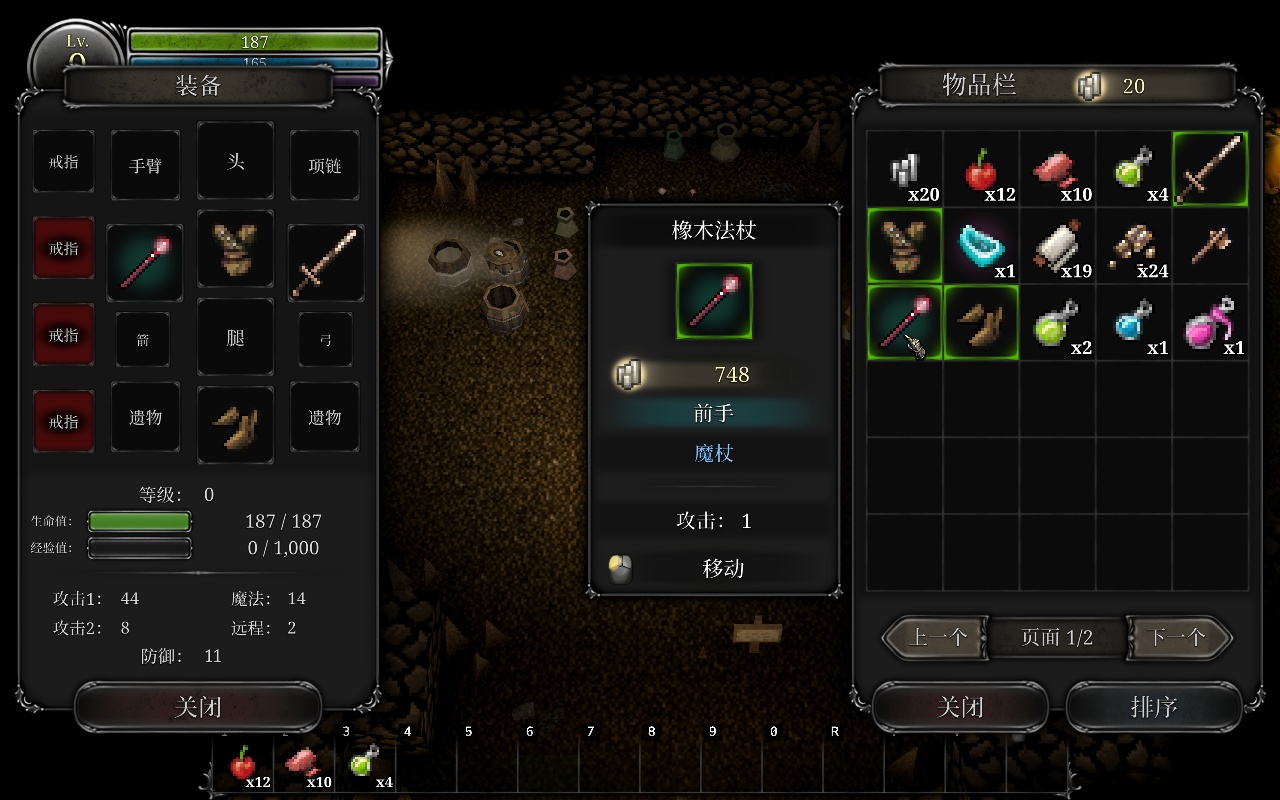This screenshot has height=800, width=1280.
Task: Close the 物品栏 inventory panel
Action: pos(960,708)
